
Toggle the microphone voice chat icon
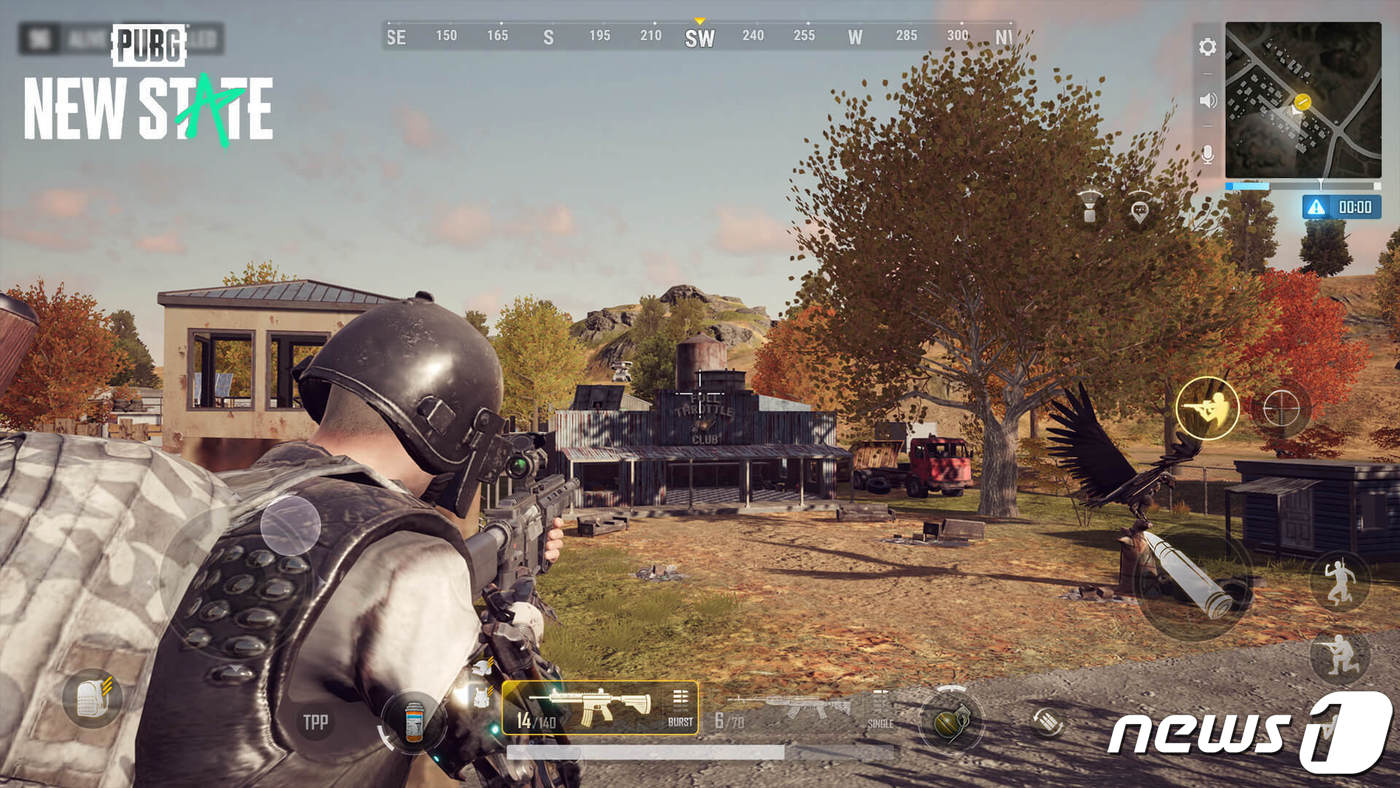pyautogui.click(x=1208, y=154)
